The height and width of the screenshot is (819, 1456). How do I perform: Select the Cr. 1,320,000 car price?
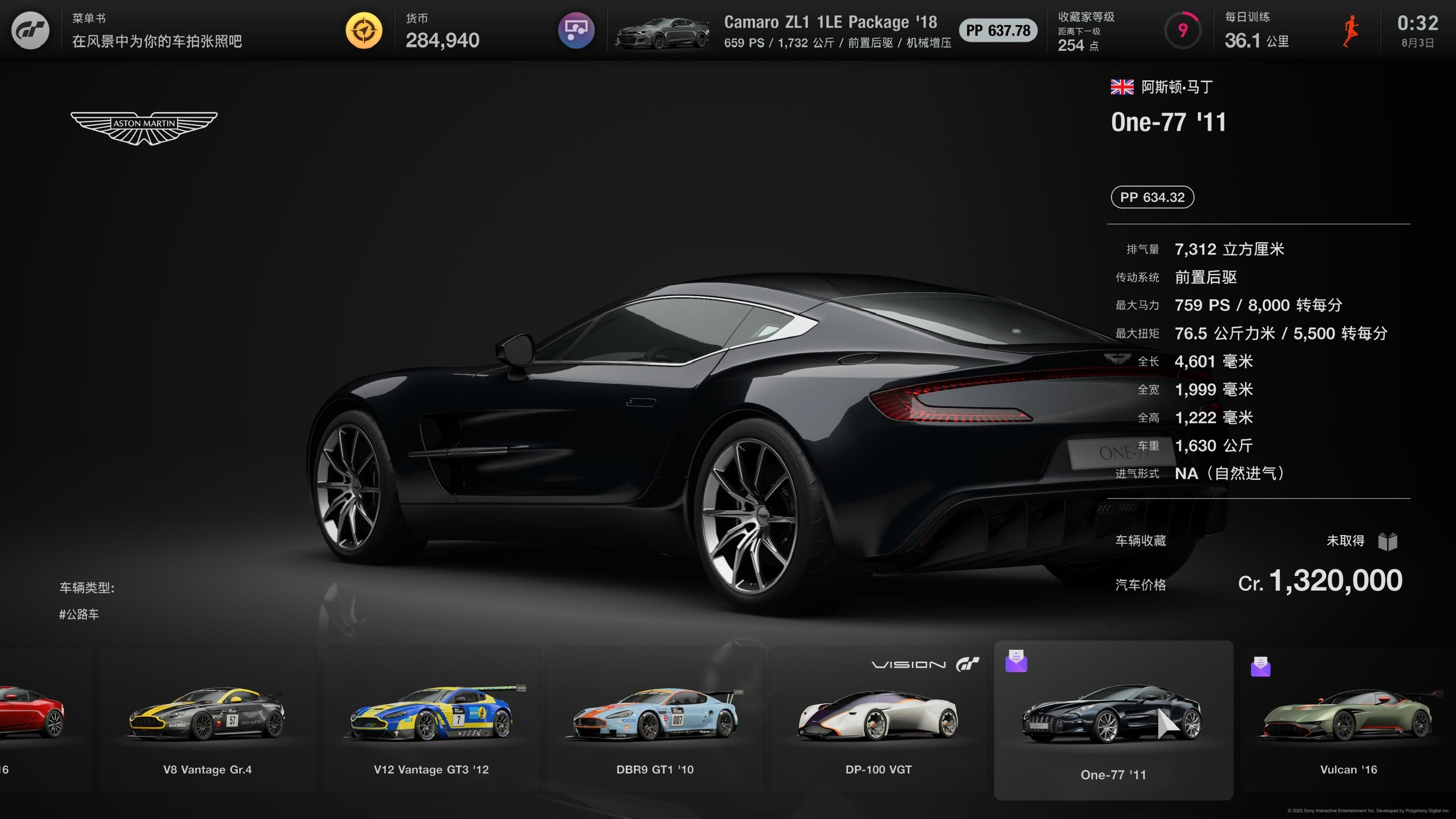[x=1320, y=581]
